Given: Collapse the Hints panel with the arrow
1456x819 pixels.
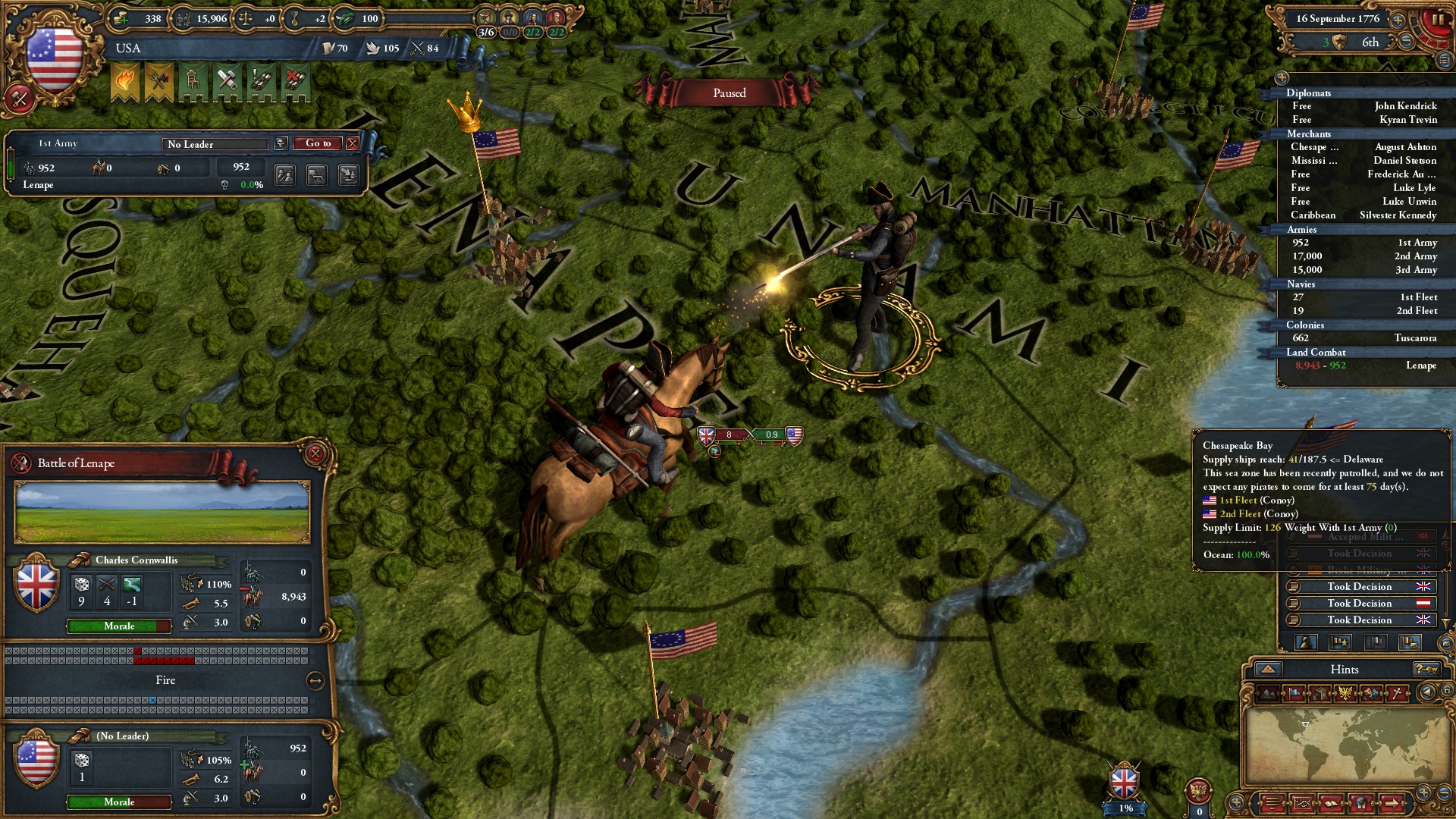Looking at the screenshot, I should [x=1268, y=669].
